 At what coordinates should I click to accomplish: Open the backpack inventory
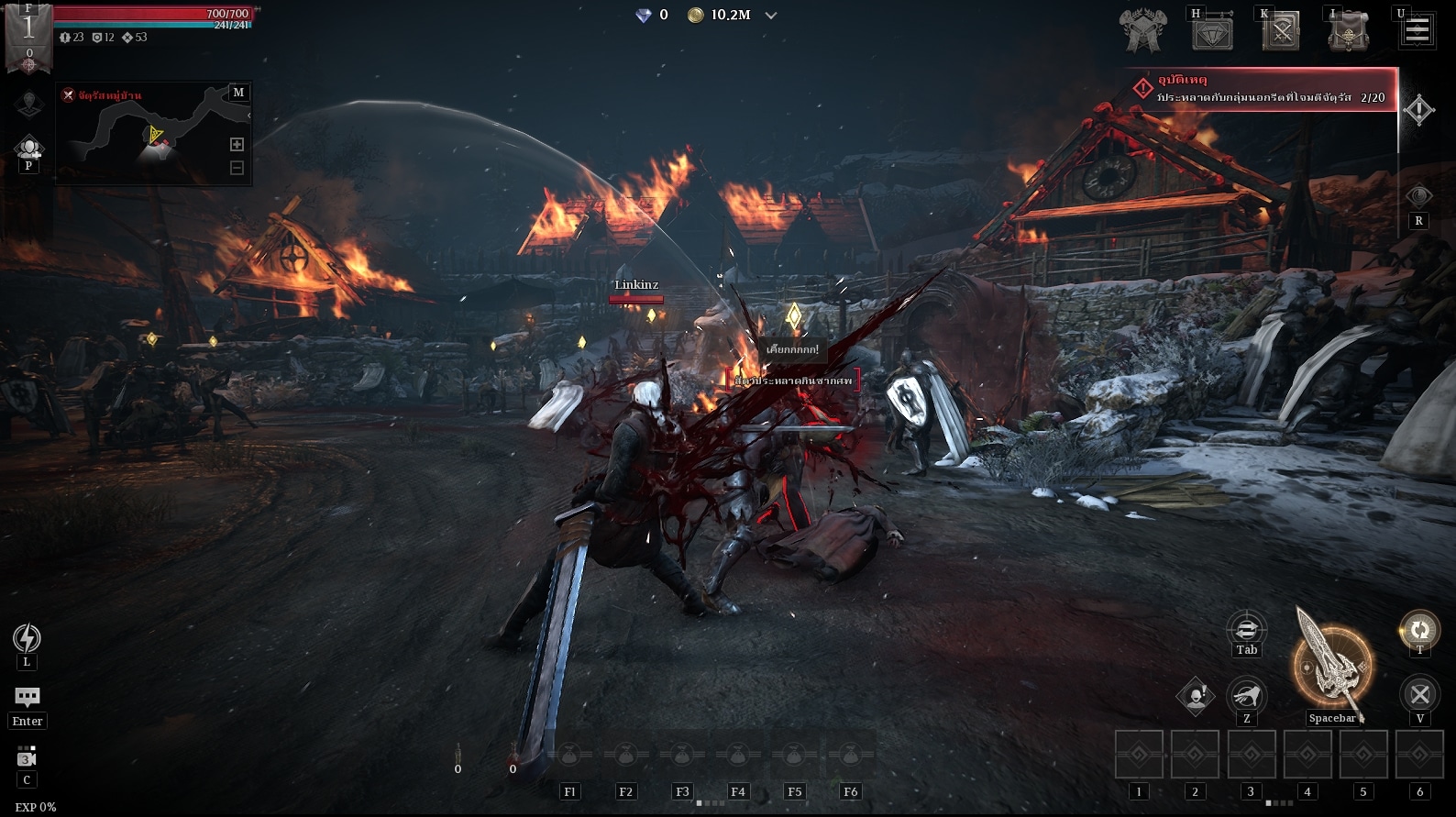tap(1348, 31)
